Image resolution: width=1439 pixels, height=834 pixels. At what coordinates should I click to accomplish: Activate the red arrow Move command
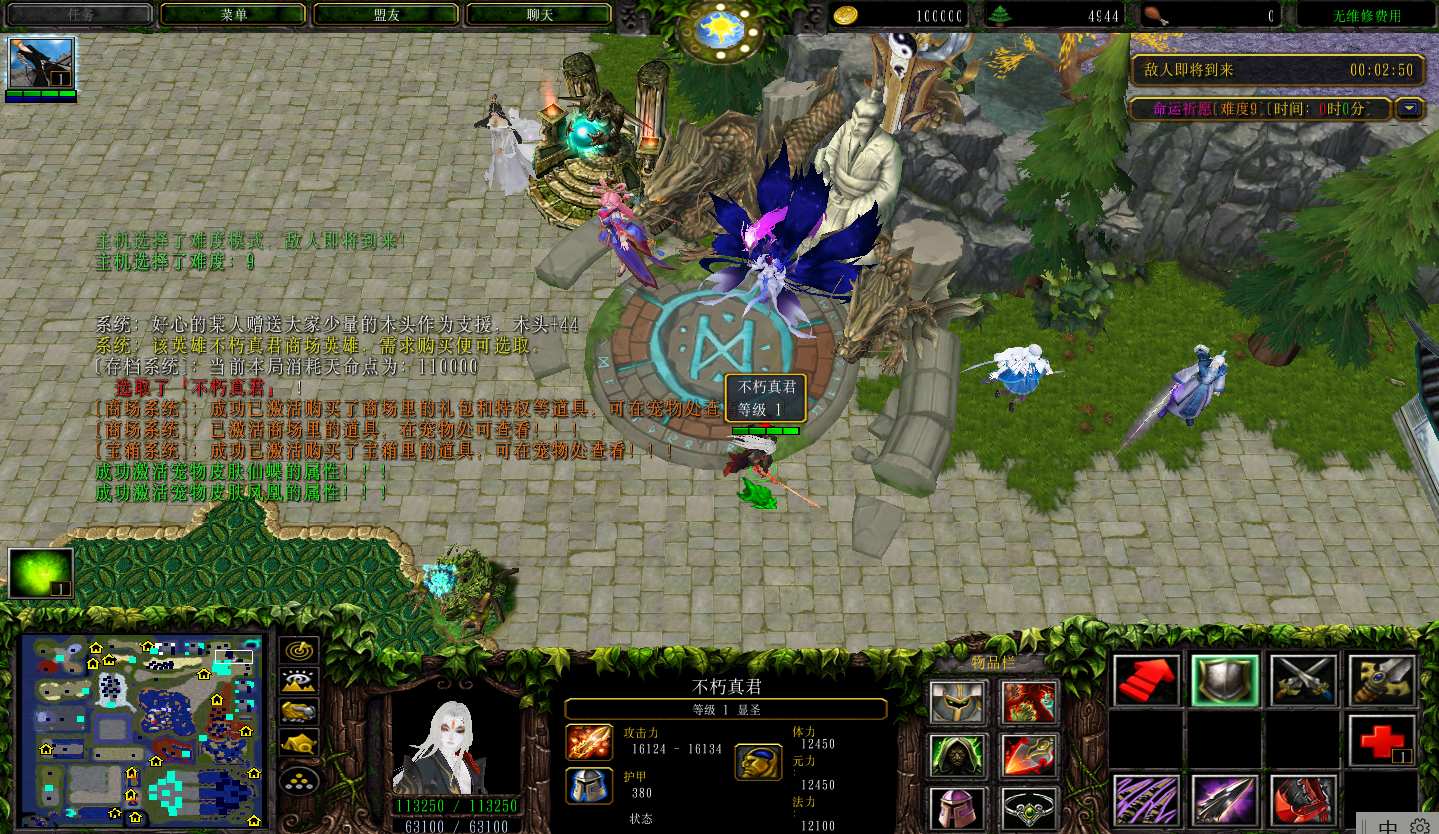(1146, 681)
